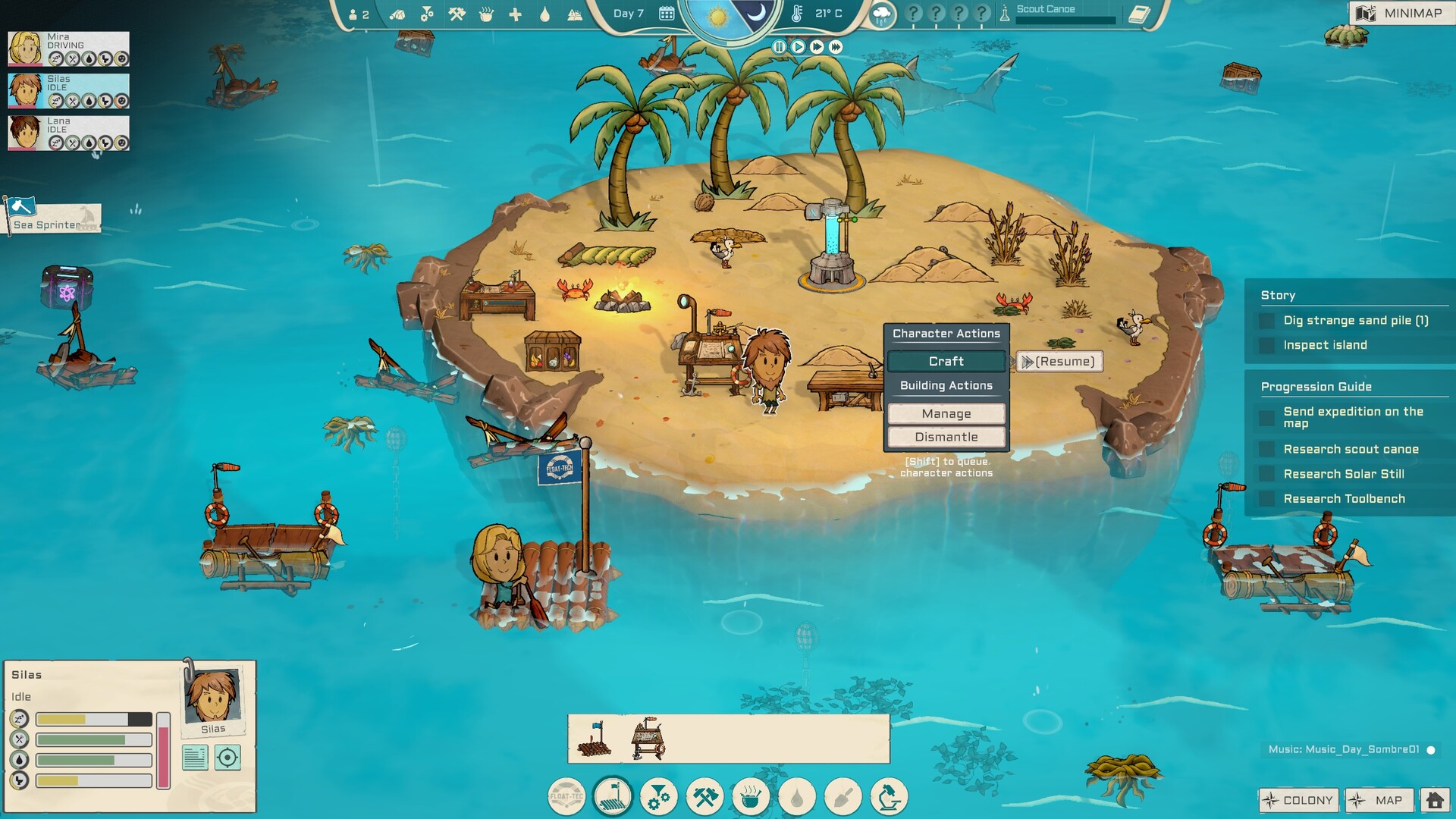
Task: Click the Resume crafting button
Action: (x=1059, y=362)
